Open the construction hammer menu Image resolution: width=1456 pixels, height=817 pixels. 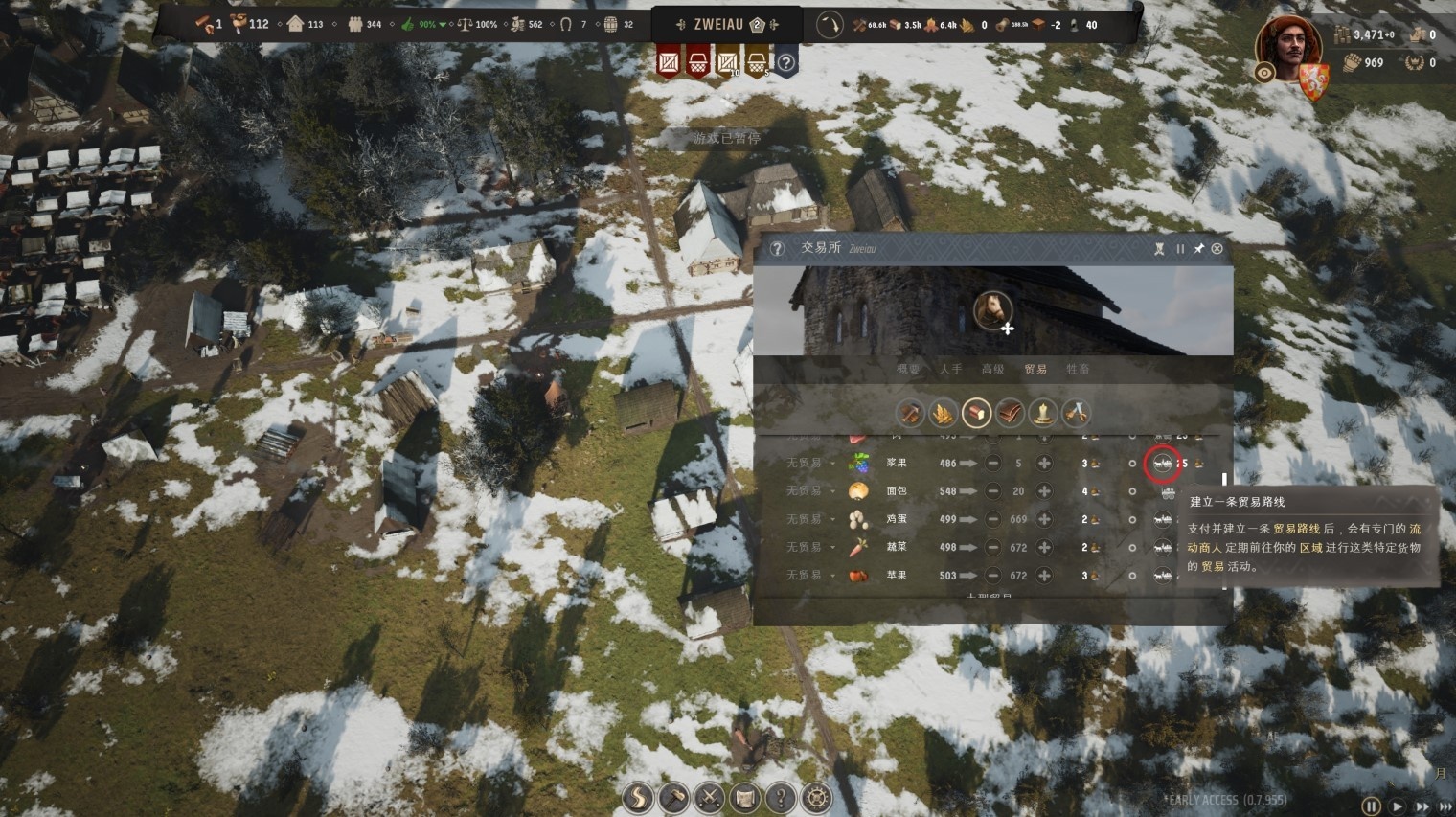(673, 798)
